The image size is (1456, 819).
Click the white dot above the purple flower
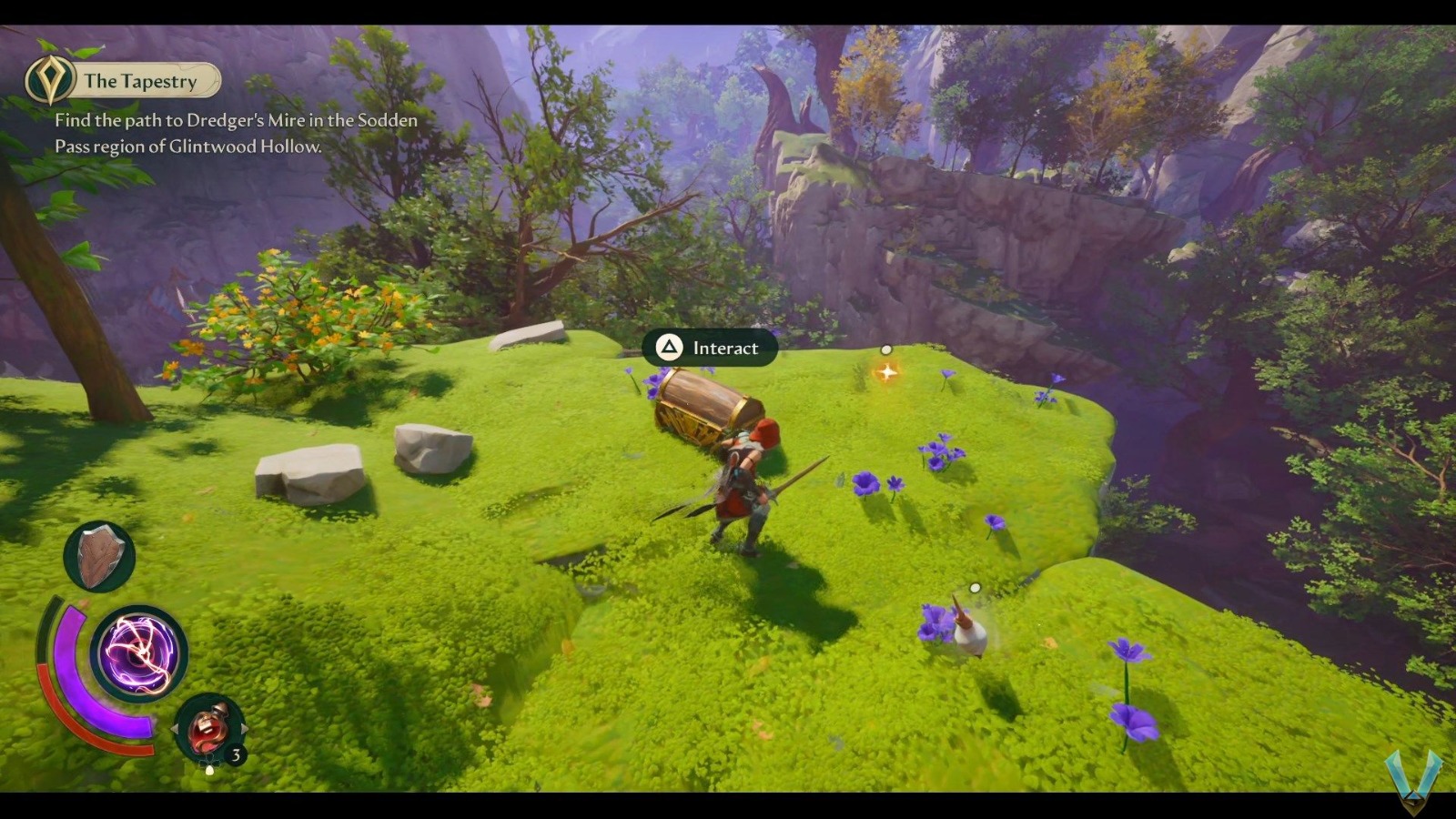point(885,347)
